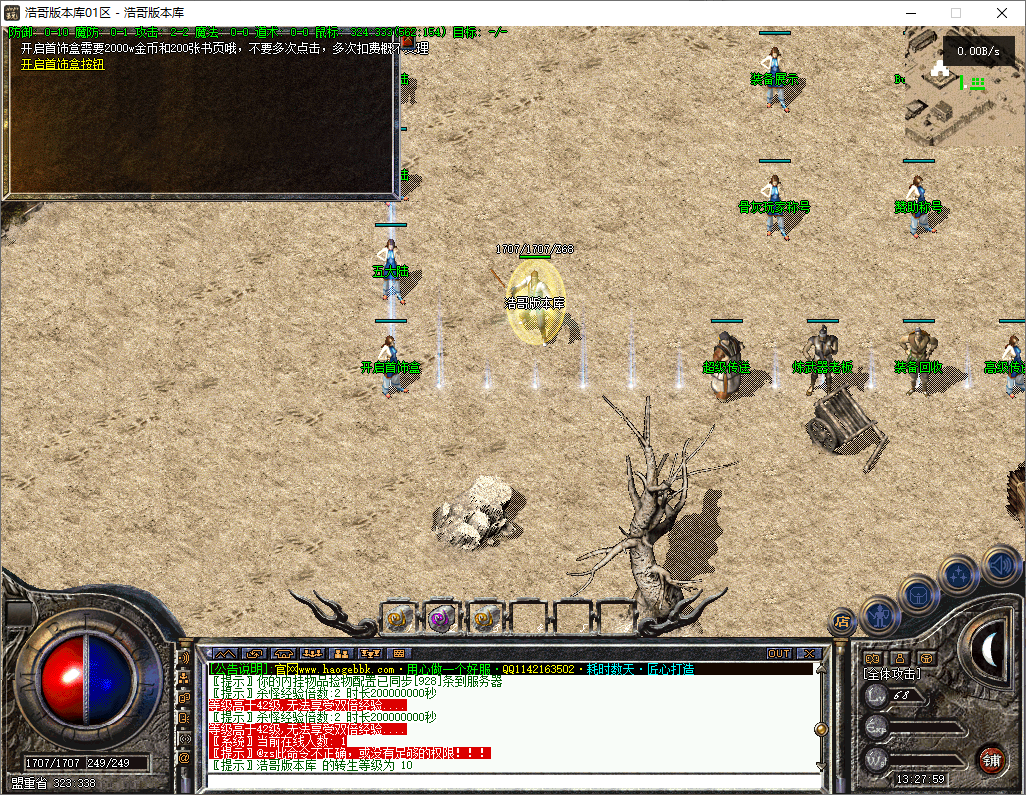Open the 店 shop button
Image resolution: width=1026 pixels, height=795 pixels.
842,622
